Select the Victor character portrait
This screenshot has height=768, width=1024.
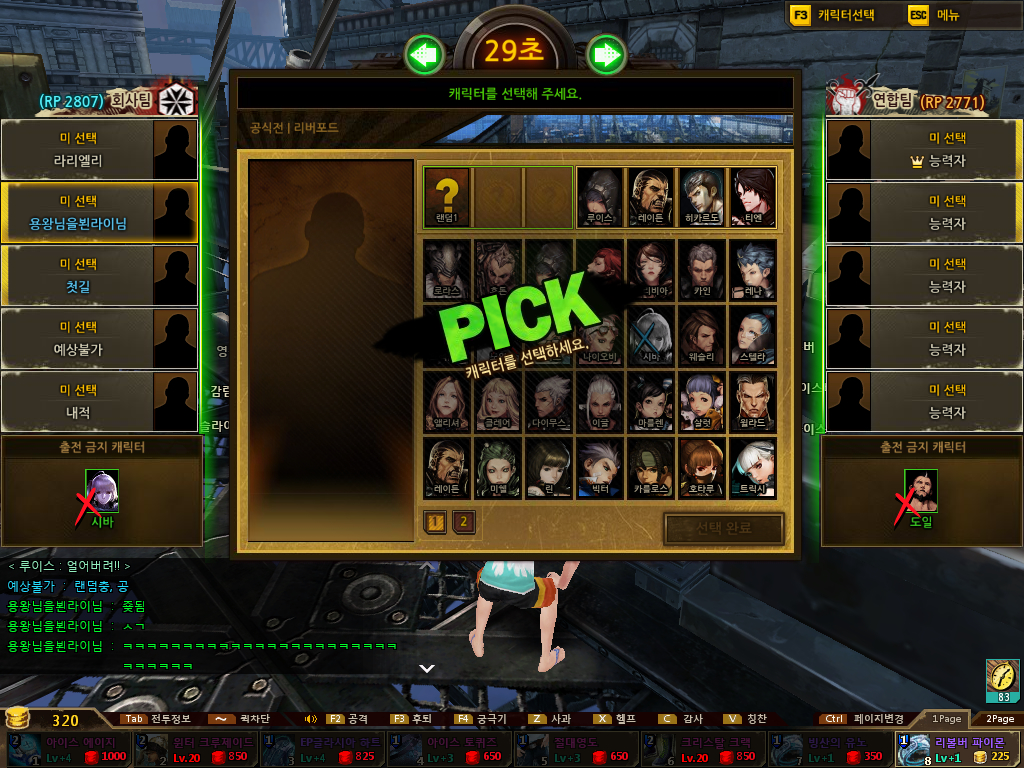(x=600, y=468)
